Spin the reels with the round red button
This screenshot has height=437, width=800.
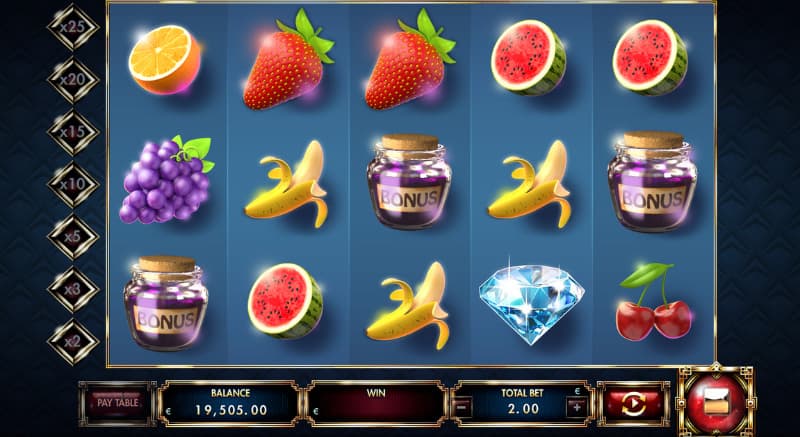pyautogui.click(x=716, y=402)
